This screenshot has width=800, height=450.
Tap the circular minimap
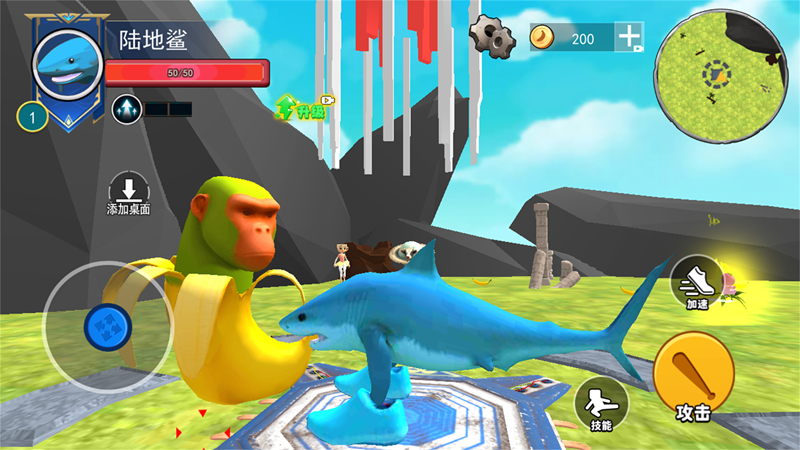(716, 72)
